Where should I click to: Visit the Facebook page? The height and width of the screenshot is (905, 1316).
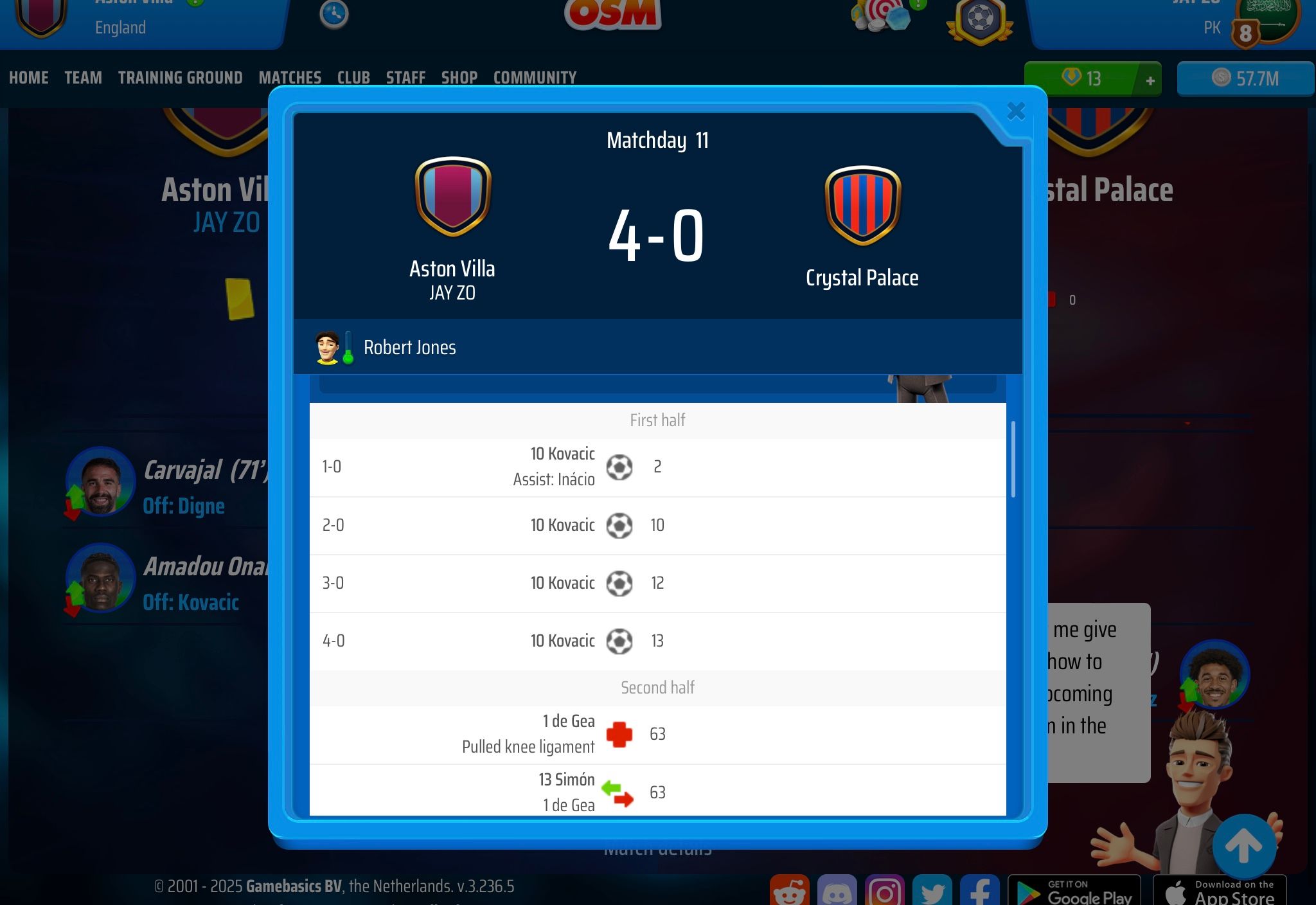[x=979, y=892]
